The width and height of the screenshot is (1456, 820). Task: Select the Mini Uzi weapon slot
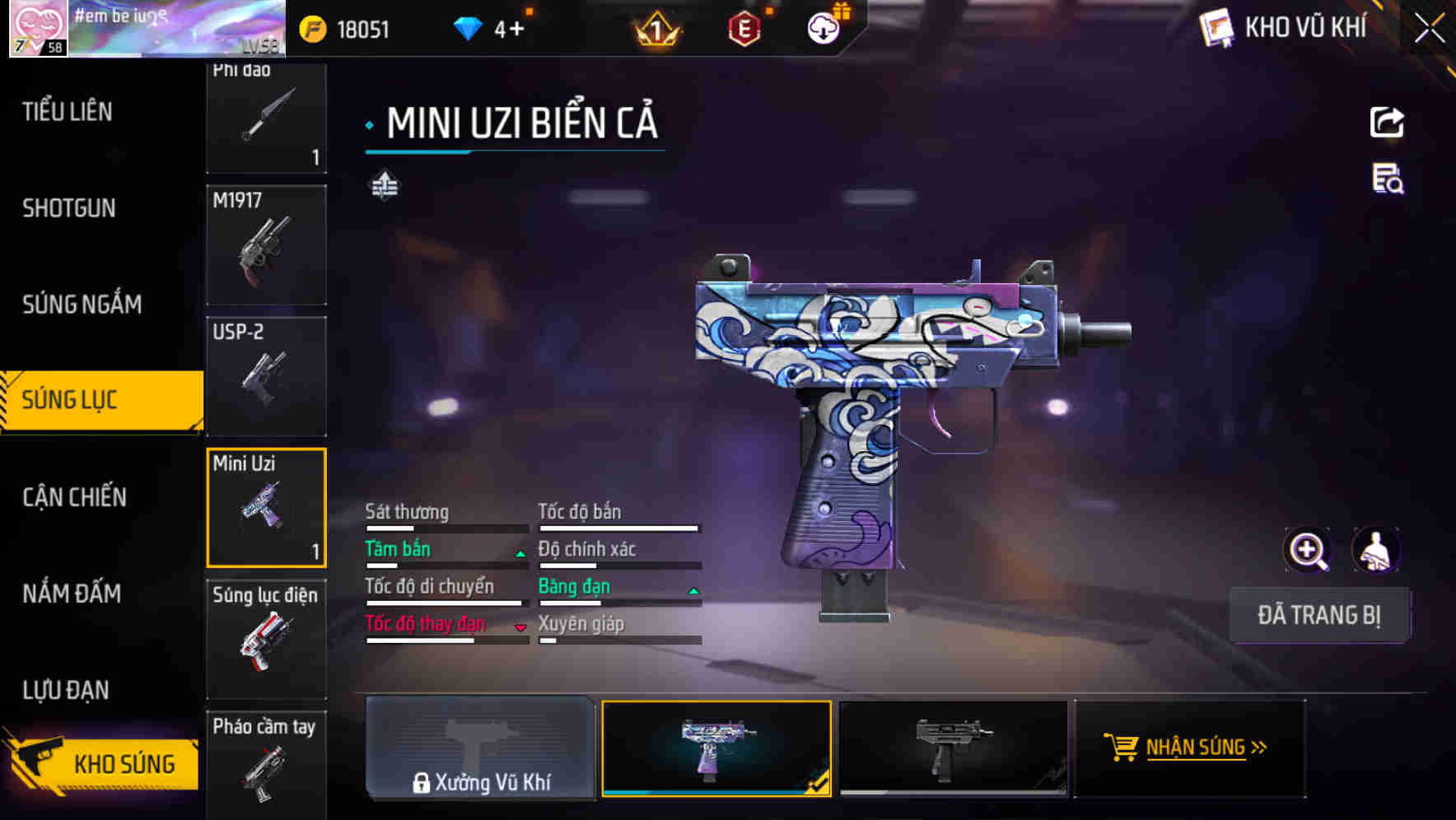coord(266,508)
